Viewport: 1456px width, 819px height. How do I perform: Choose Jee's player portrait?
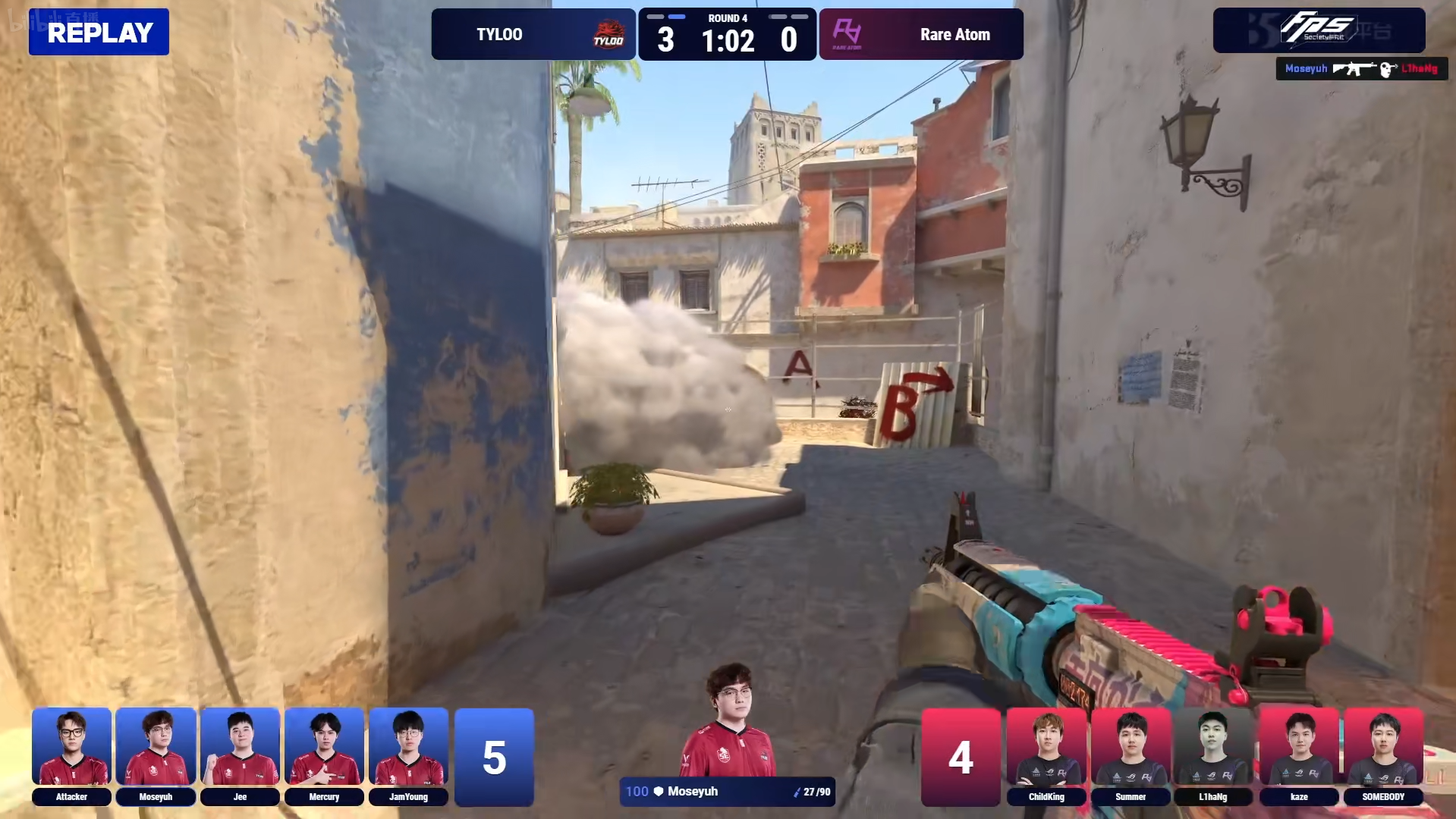(240, 755)
